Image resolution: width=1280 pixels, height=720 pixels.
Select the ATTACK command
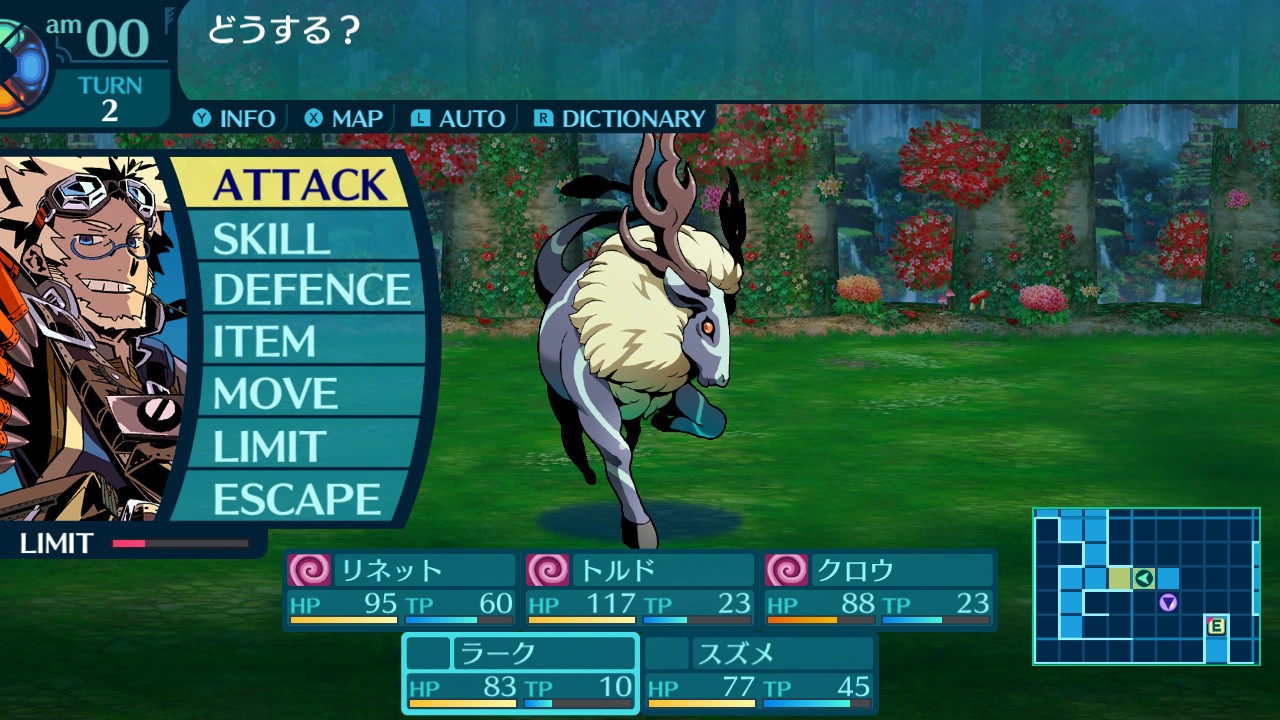[298, 184]
